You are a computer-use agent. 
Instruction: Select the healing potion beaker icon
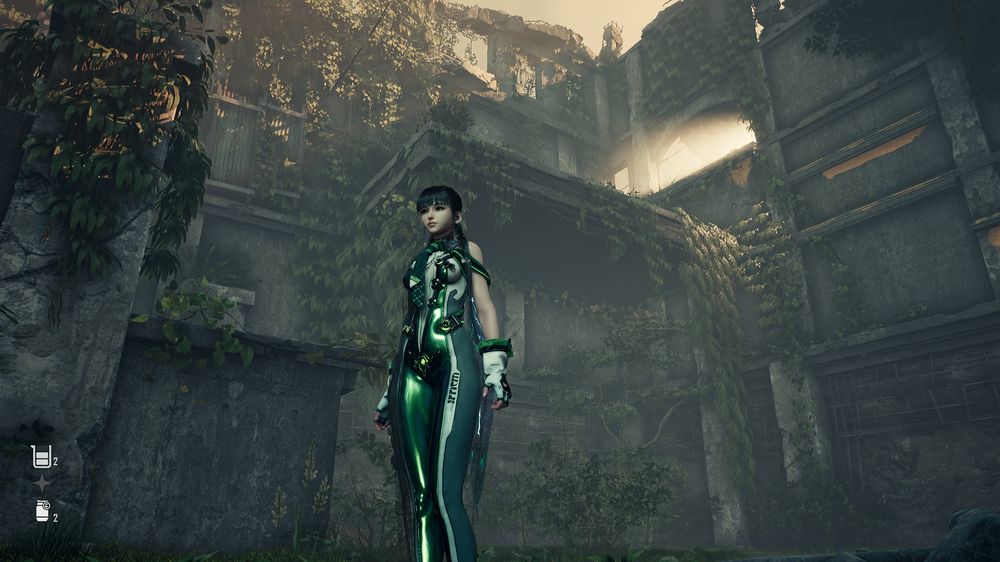click(41, 457)
